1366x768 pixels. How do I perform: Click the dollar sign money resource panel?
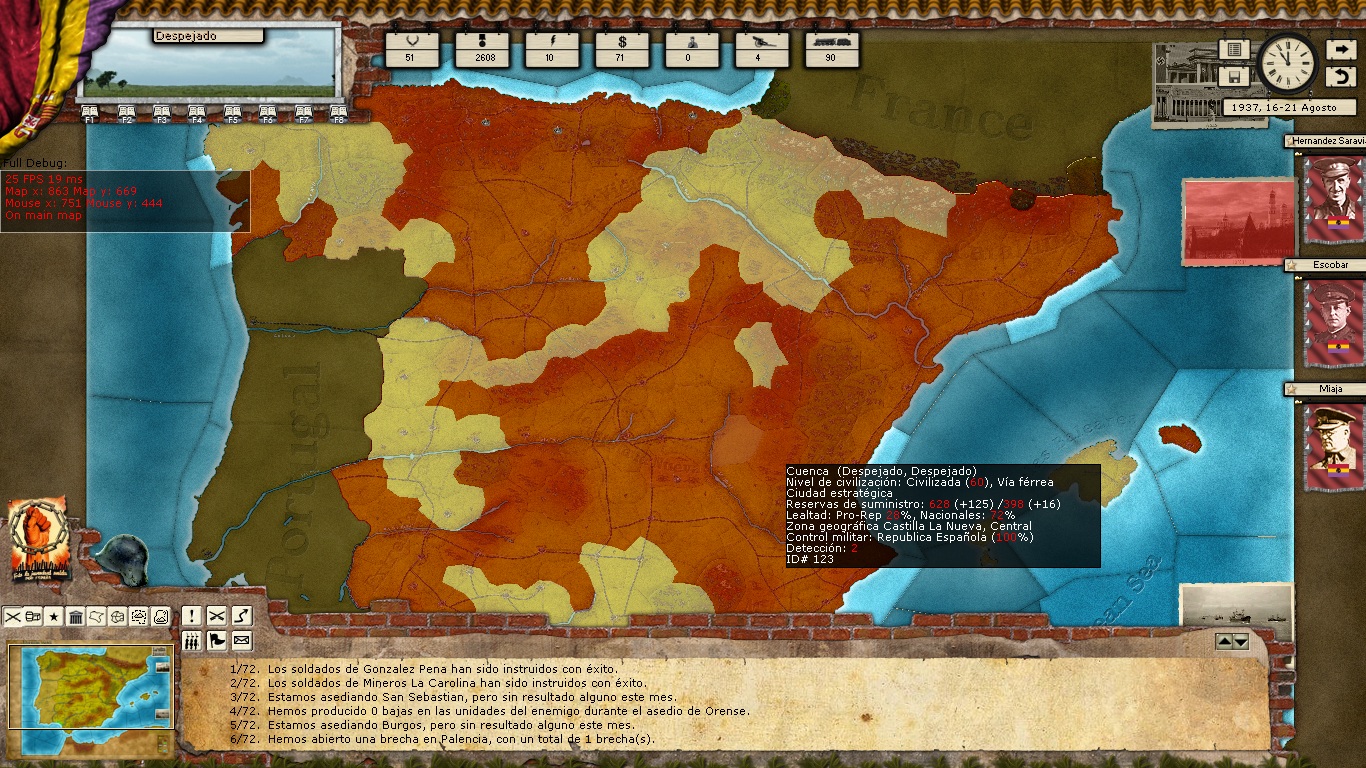point(619,49)
